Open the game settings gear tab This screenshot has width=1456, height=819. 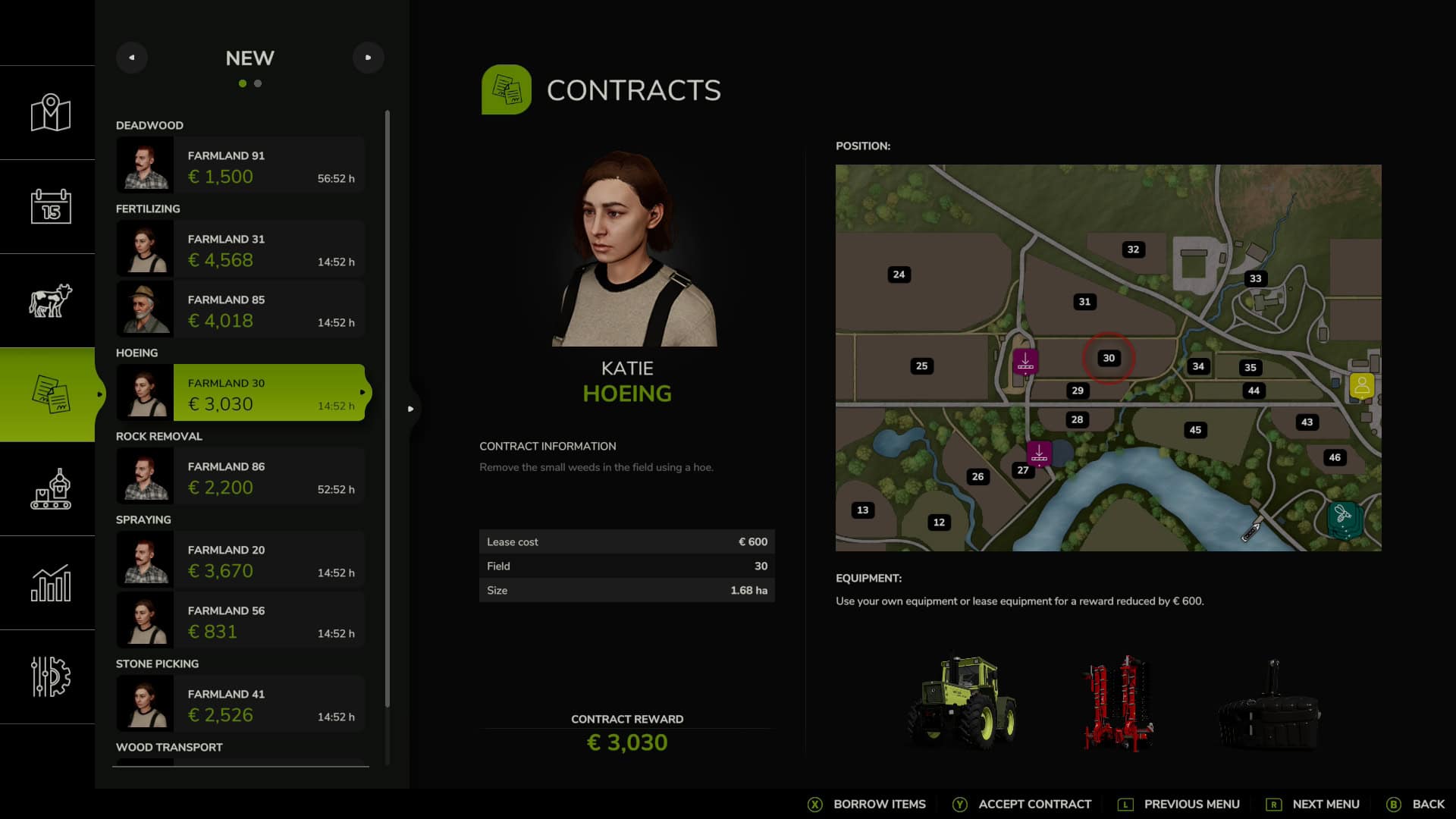pos(50,676)
